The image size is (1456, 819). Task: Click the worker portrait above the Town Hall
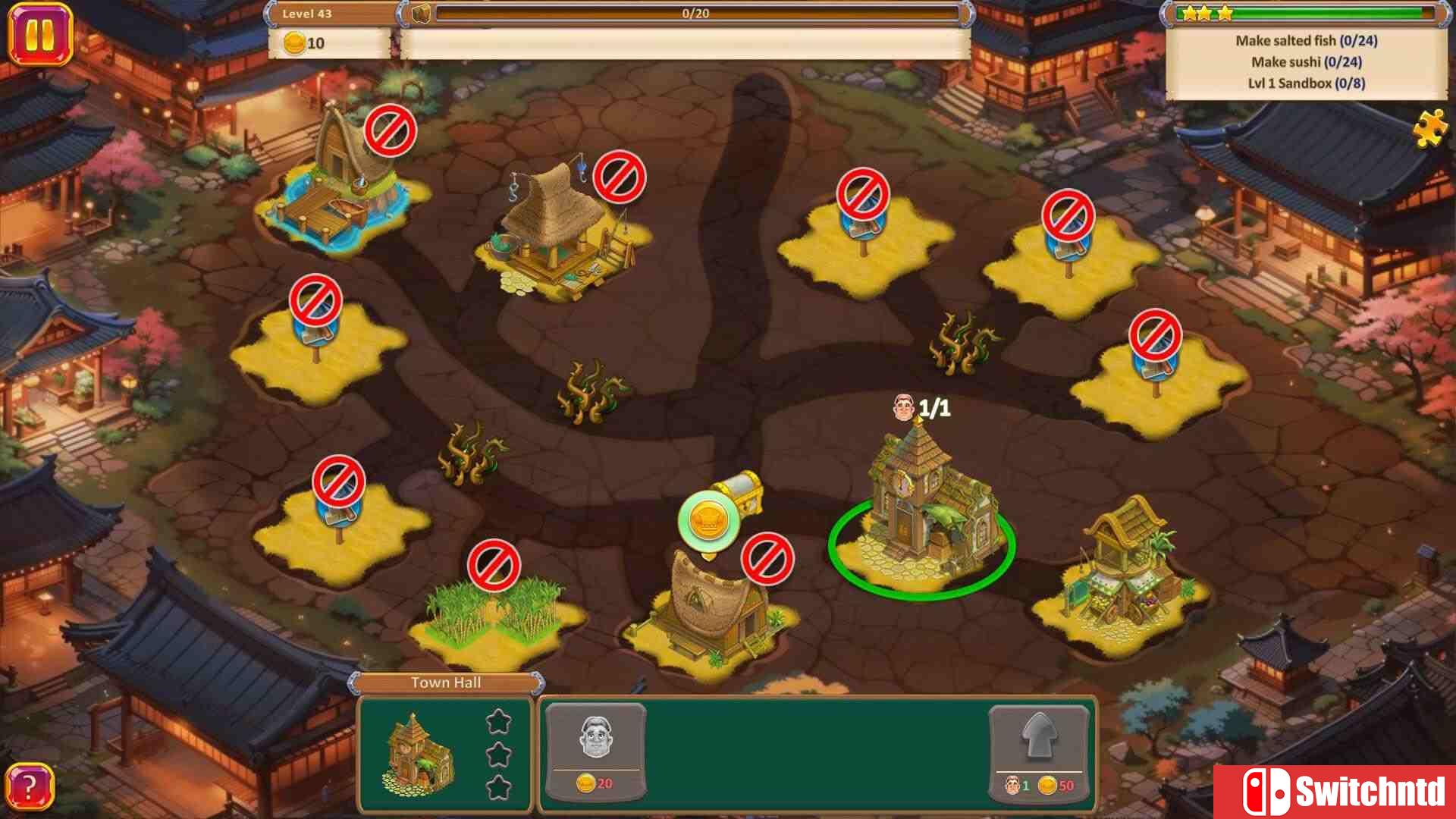point(904,406)
